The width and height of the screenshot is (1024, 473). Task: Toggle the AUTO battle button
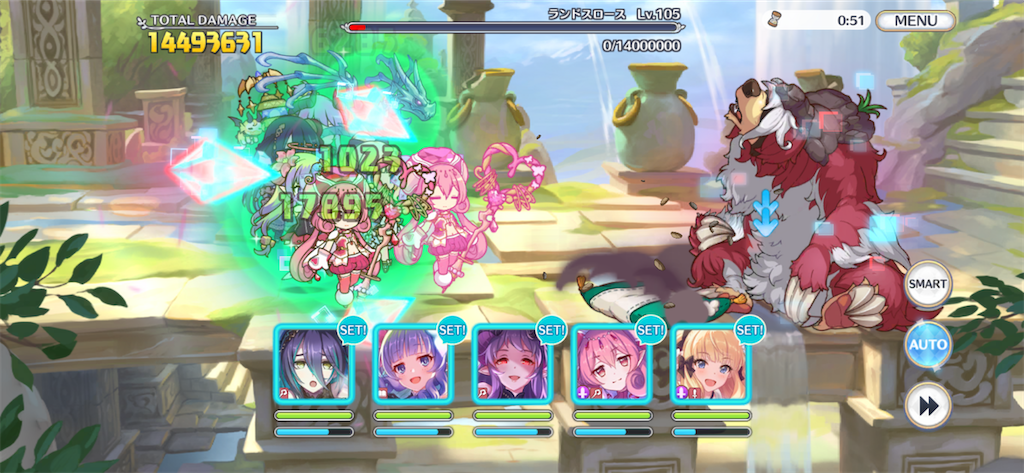click(927, 346)
